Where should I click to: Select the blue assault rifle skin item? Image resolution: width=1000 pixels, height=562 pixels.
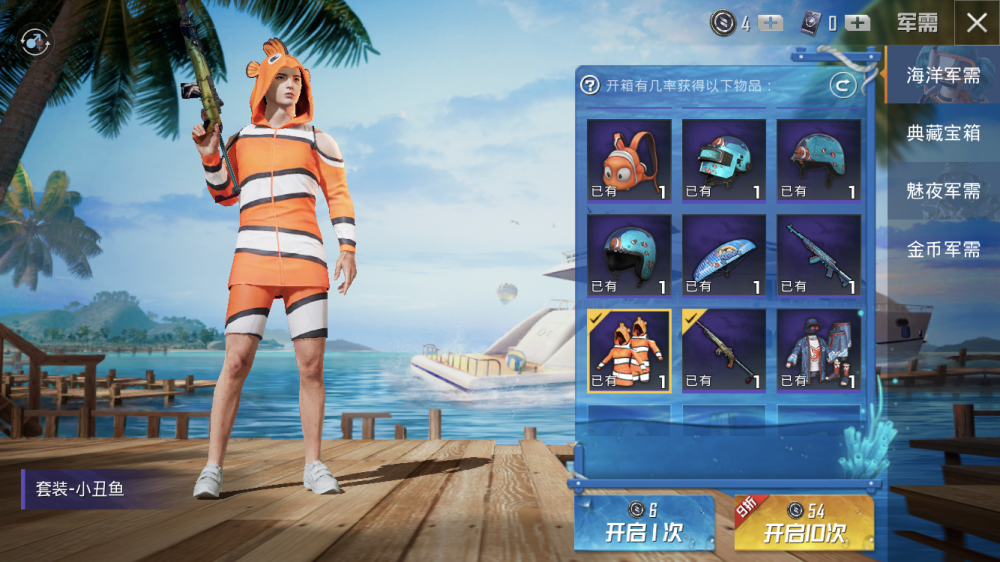point(818,255)
